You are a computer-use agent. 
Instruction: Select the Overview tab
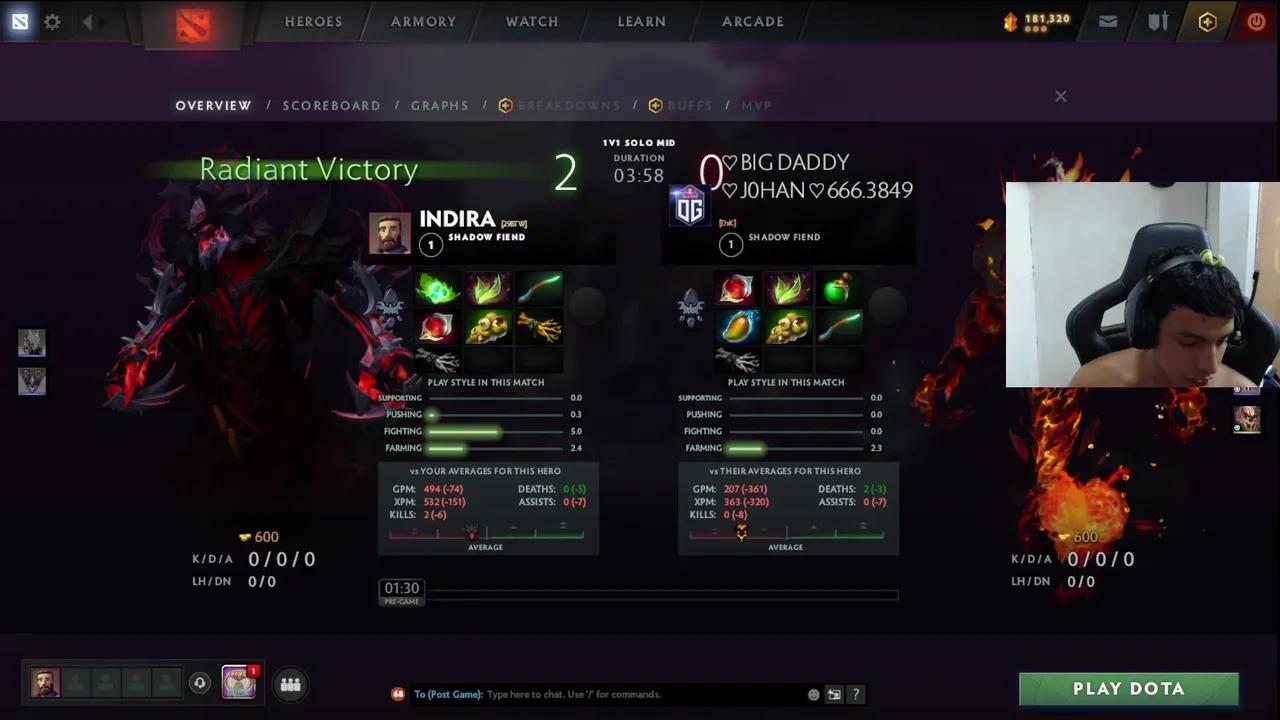tap(213, 105)
